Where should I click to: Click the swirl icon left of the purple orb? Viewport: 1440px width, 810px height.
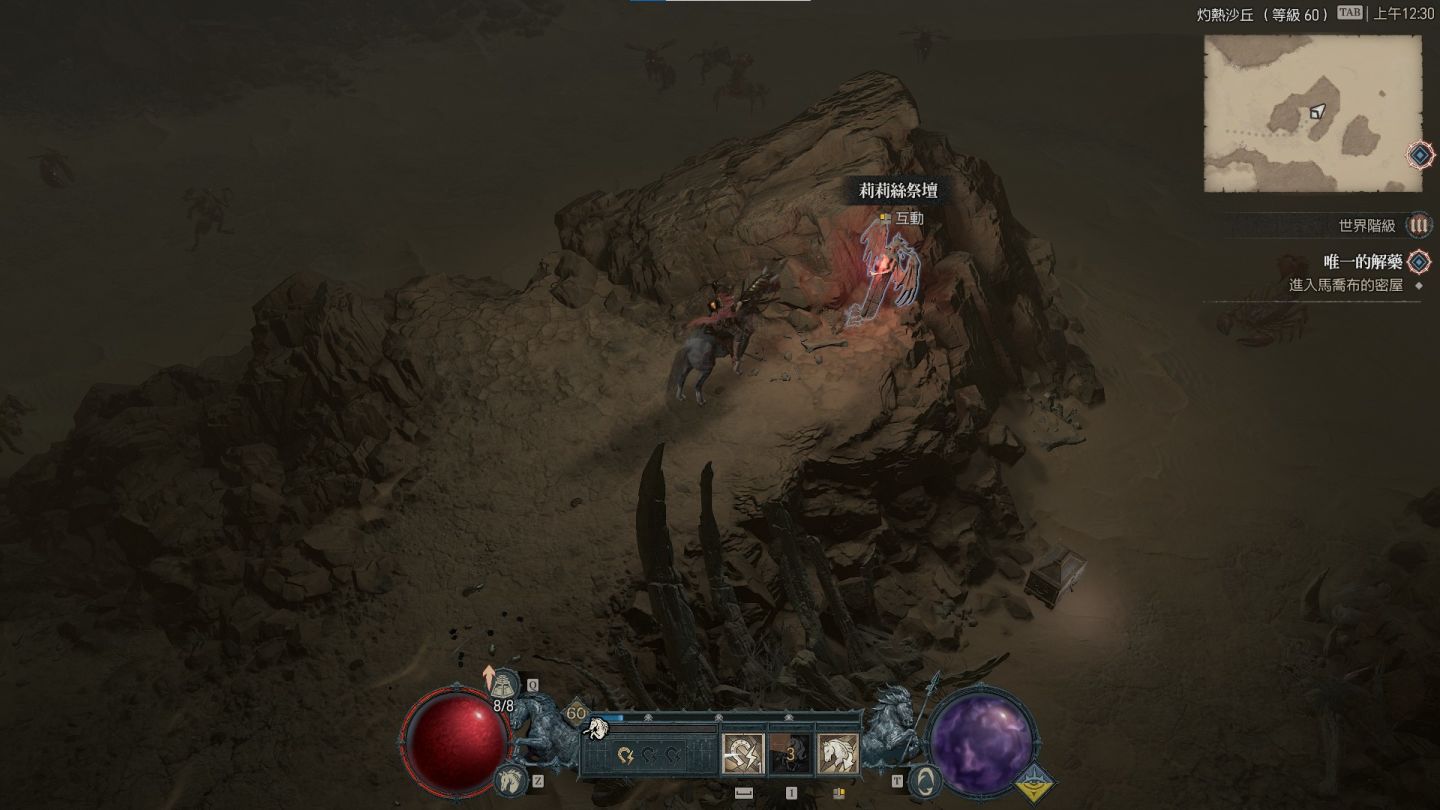pos(925,780)
